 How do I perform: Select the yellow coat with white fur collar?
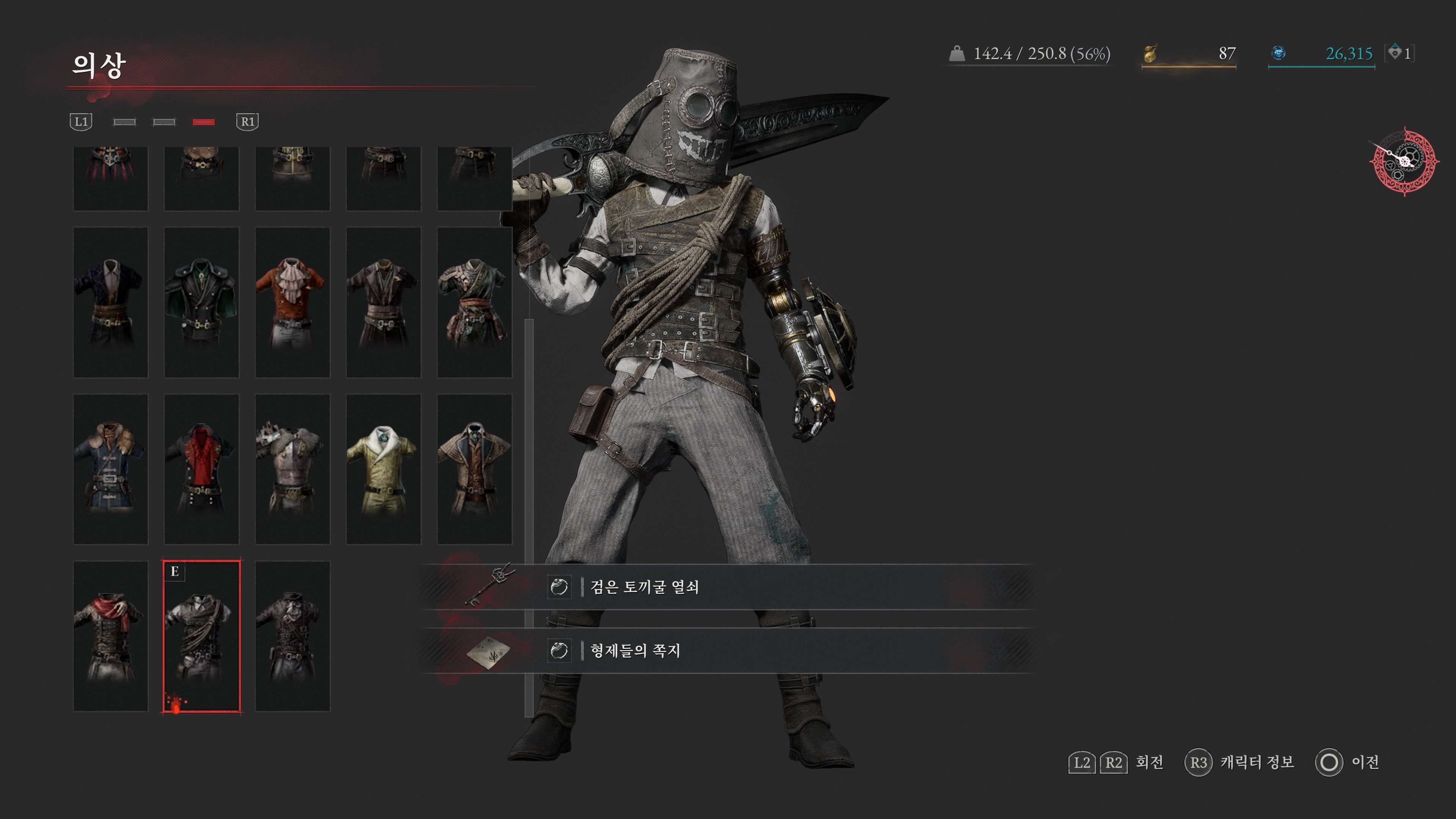tap(383, 469)
